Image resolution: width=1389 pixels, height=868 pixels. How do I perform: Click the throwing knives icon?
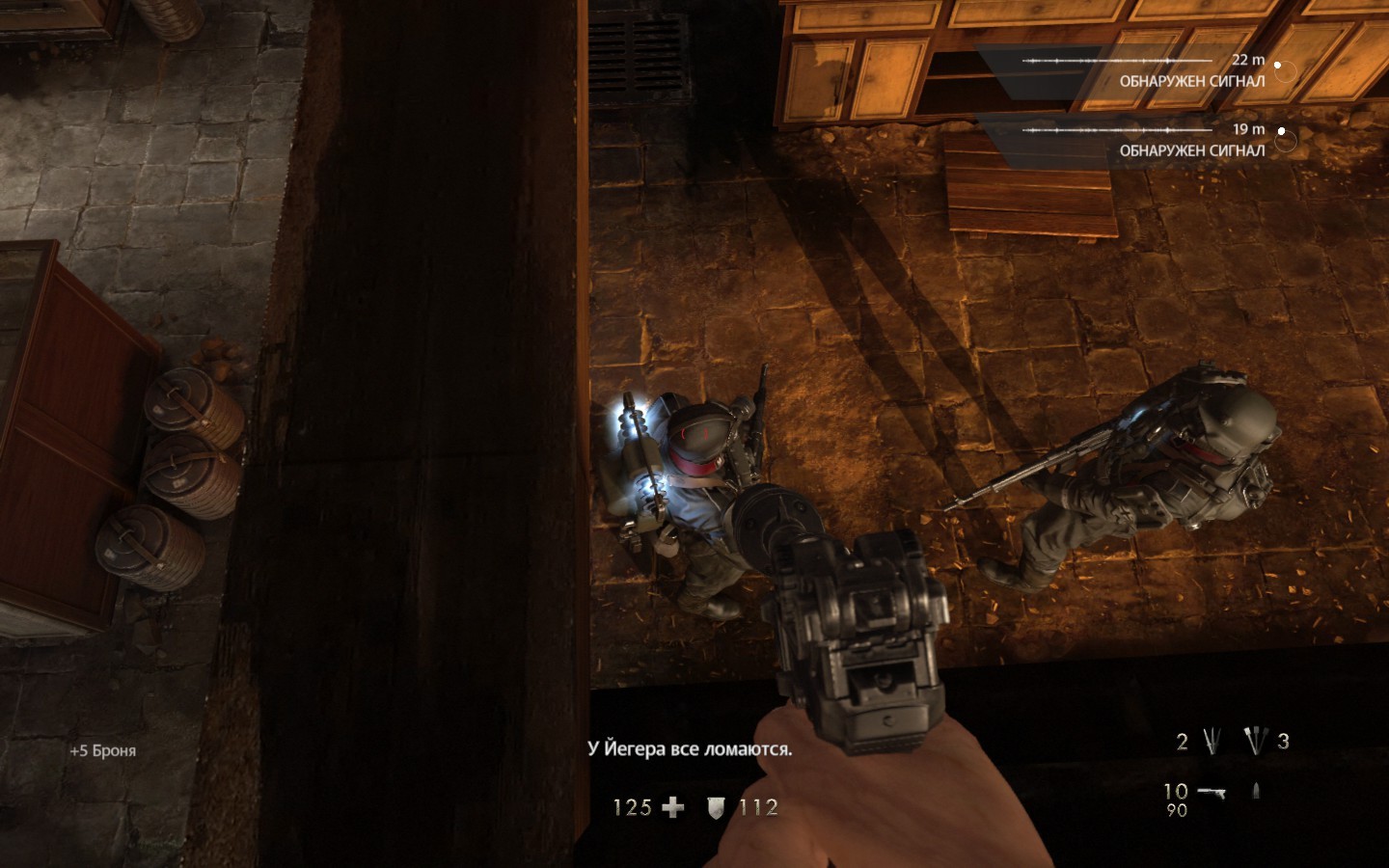[1212, 741]
